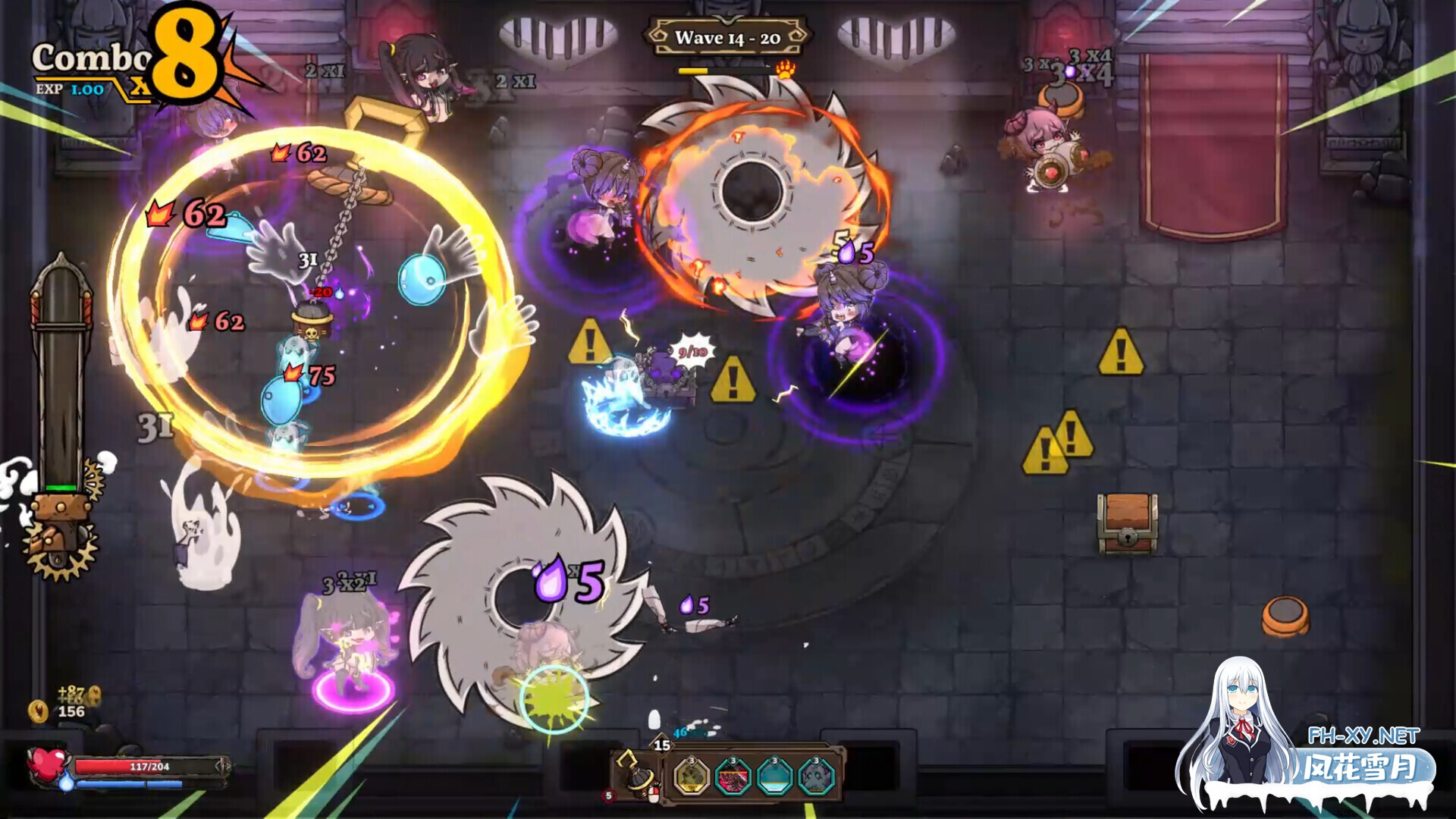Click the gold coin counter icon
Viewport: 1456px width, 819px height.
pyautogui.click(x=38, y=711)
